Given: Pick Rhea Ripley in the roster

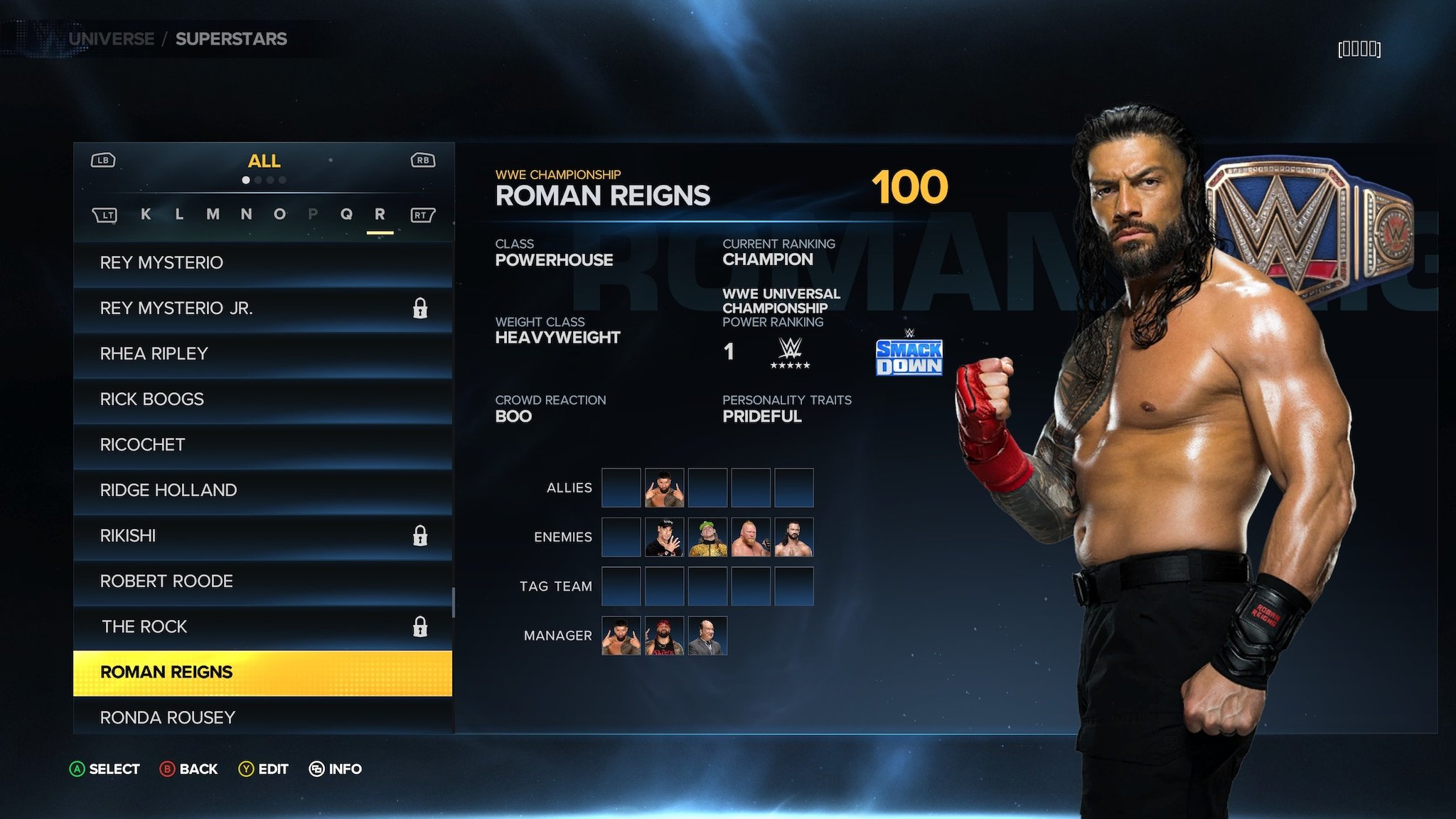Looking at the screenshot, I should pos(262,354).
